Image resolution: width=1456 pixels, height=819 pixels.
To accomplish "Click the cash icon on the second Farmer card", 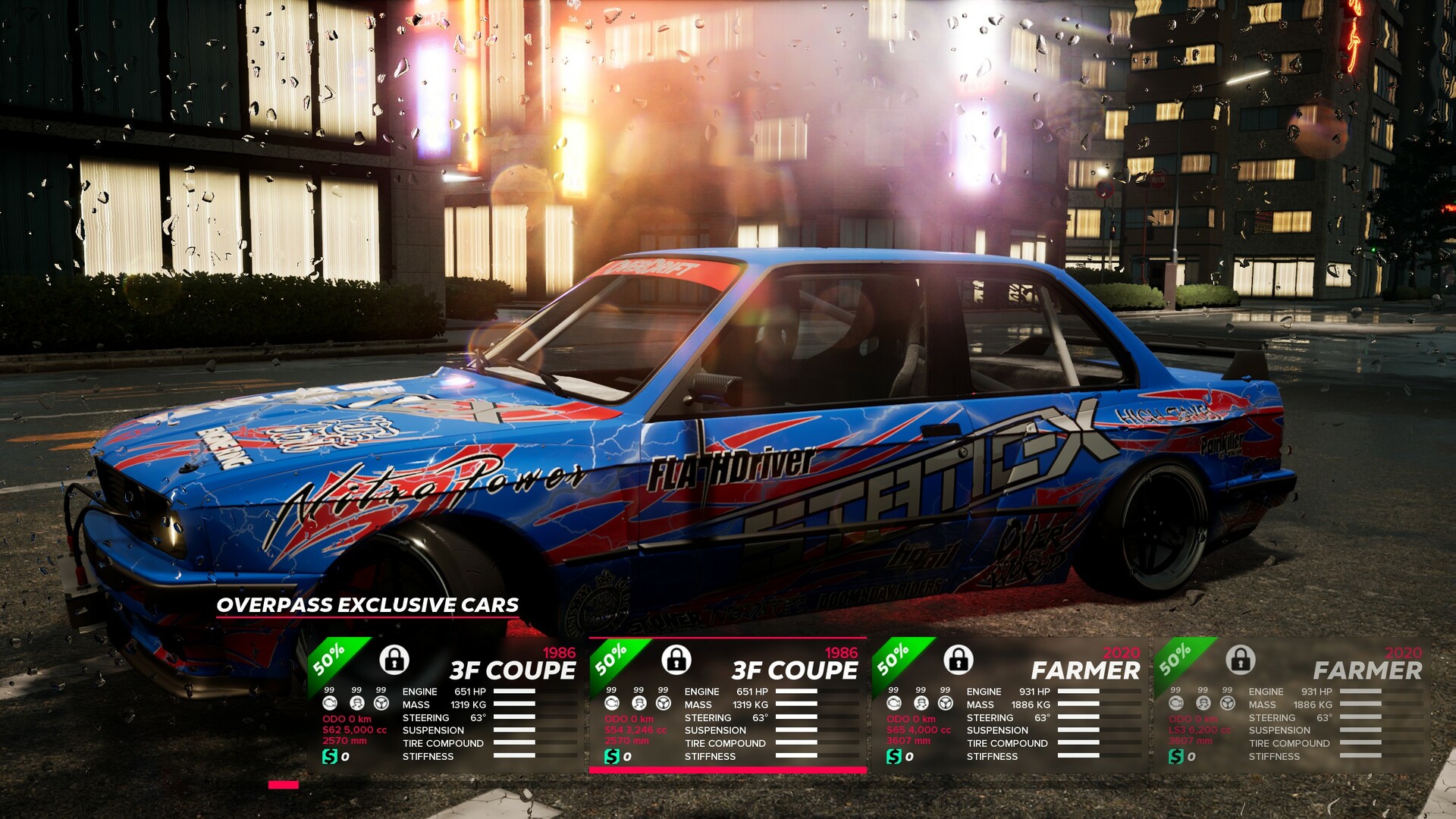I will coord(1176,755).
